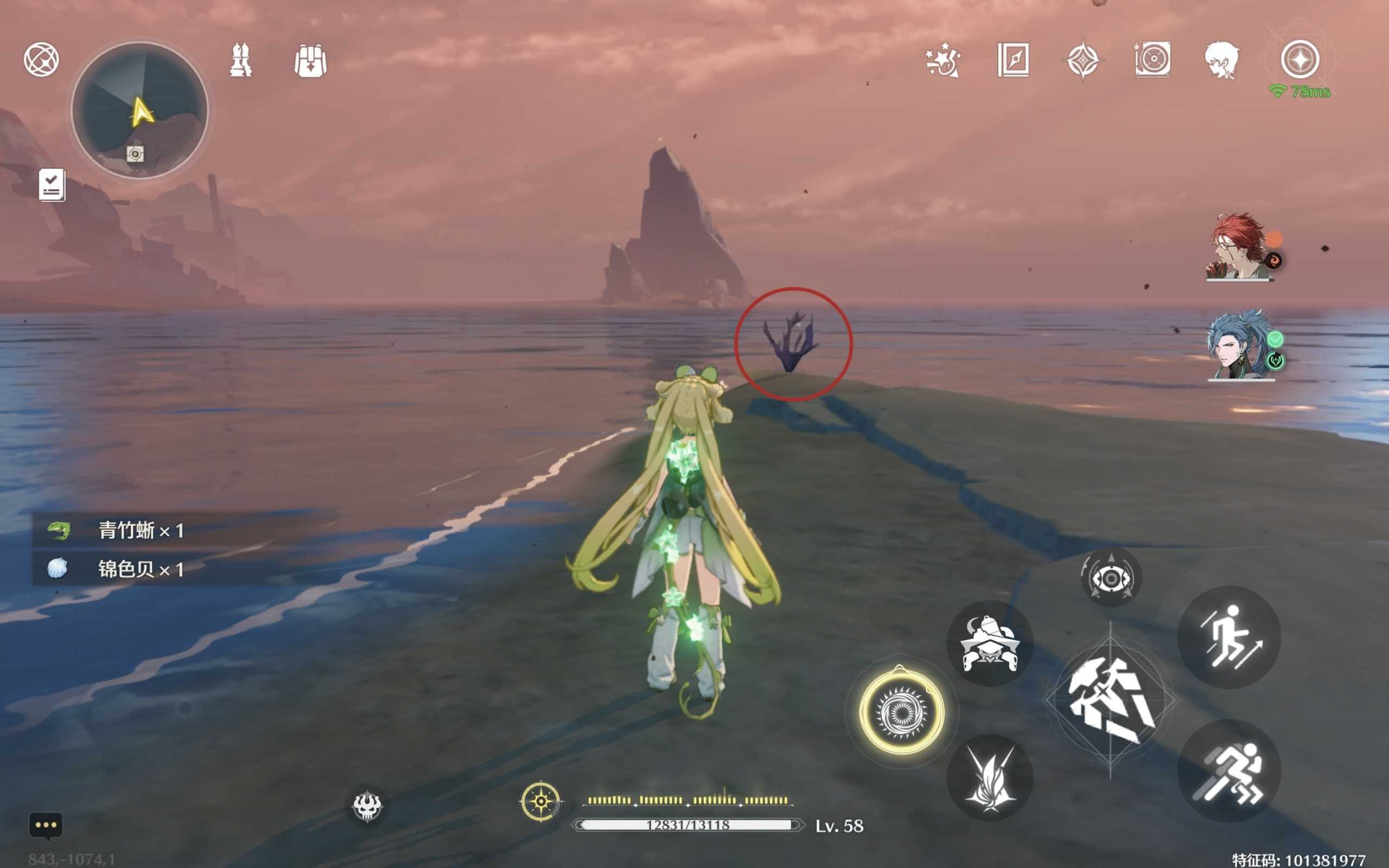Switch to the red-haired character
Viewport: 1389px width, 868px height.
coord(1240,247)
